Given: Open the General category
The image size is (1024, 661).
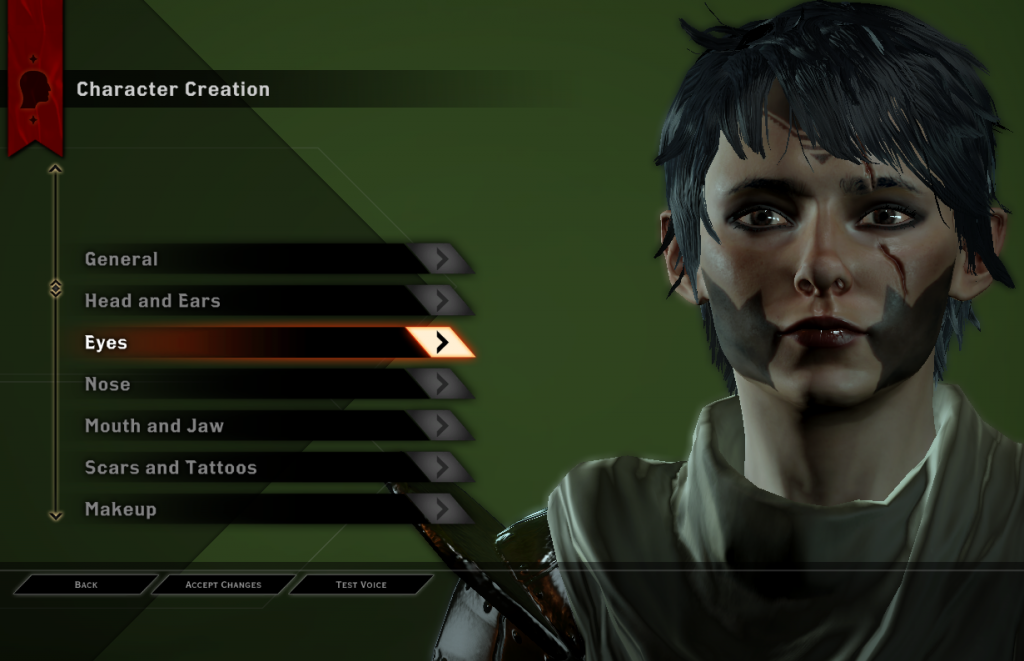Looking at the screenshot, I should (270, 259).
